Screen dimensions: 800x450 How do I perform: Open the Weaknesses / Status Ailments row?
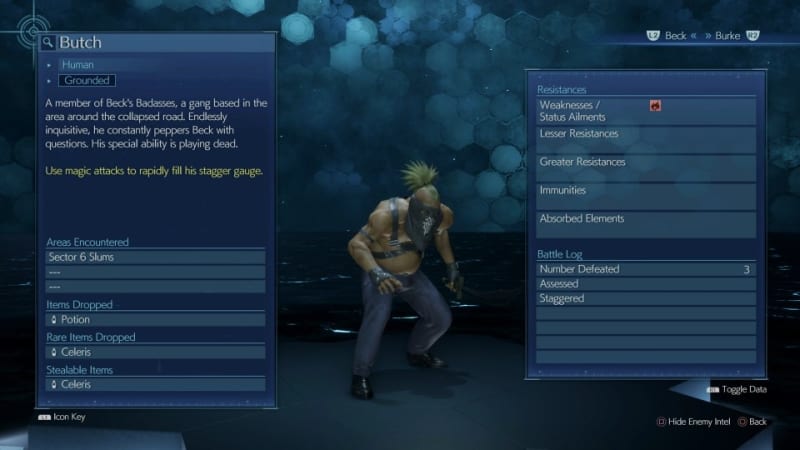coord(645,111)
